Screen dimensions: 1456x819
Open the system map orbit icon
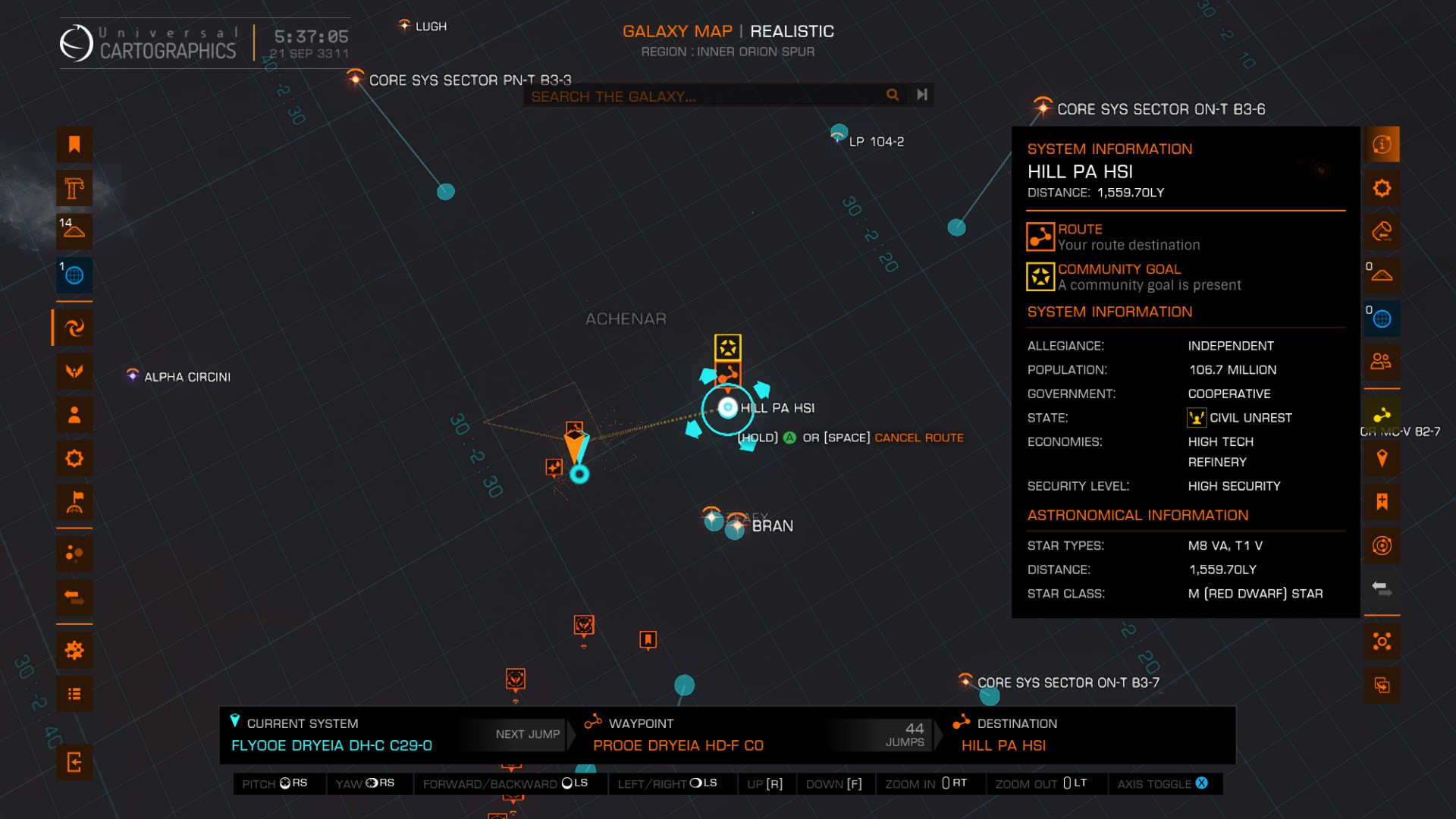click(x=1382, y=545)
